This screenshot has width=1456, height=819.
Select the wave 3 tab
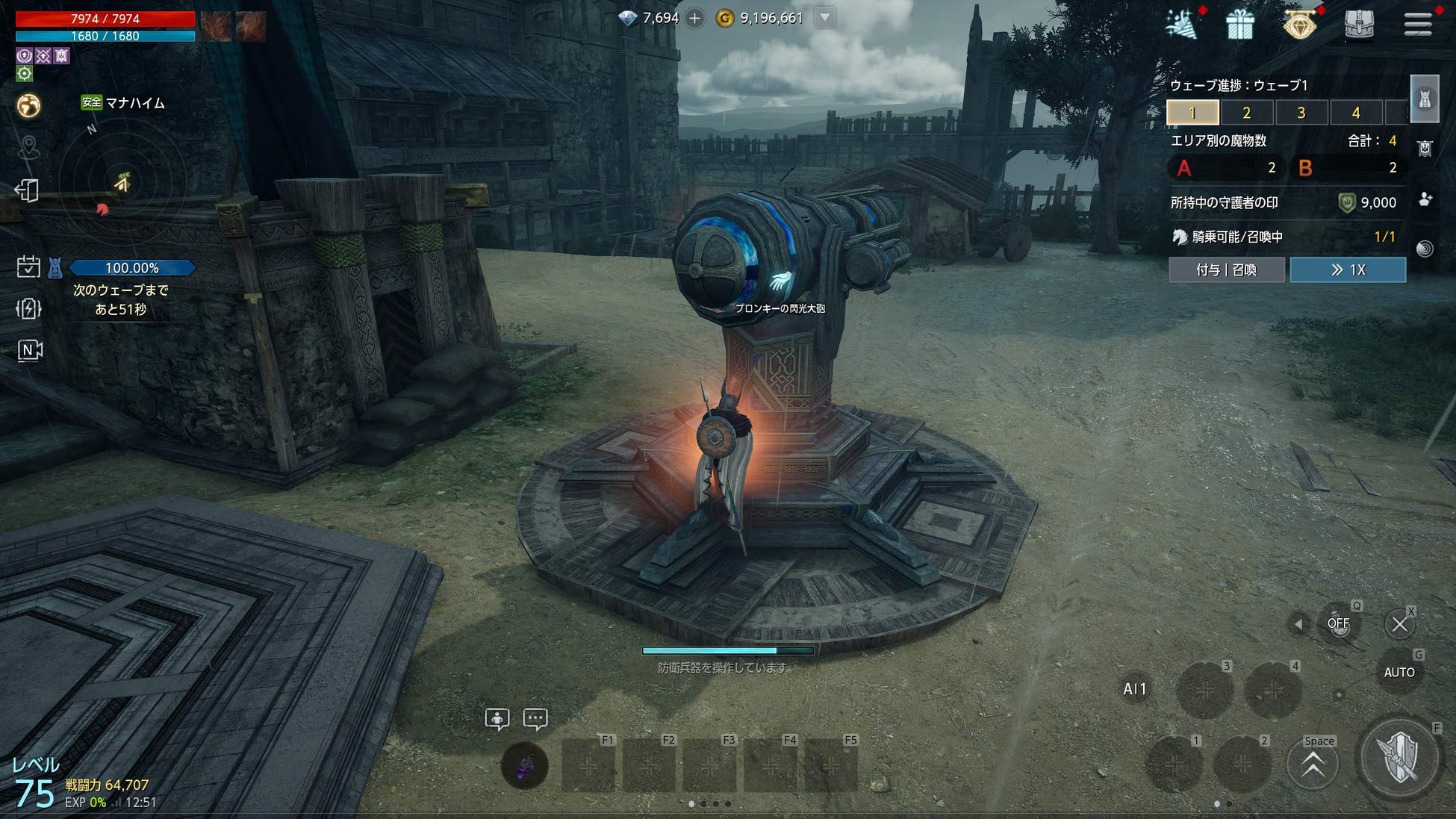coord(1301,113)
